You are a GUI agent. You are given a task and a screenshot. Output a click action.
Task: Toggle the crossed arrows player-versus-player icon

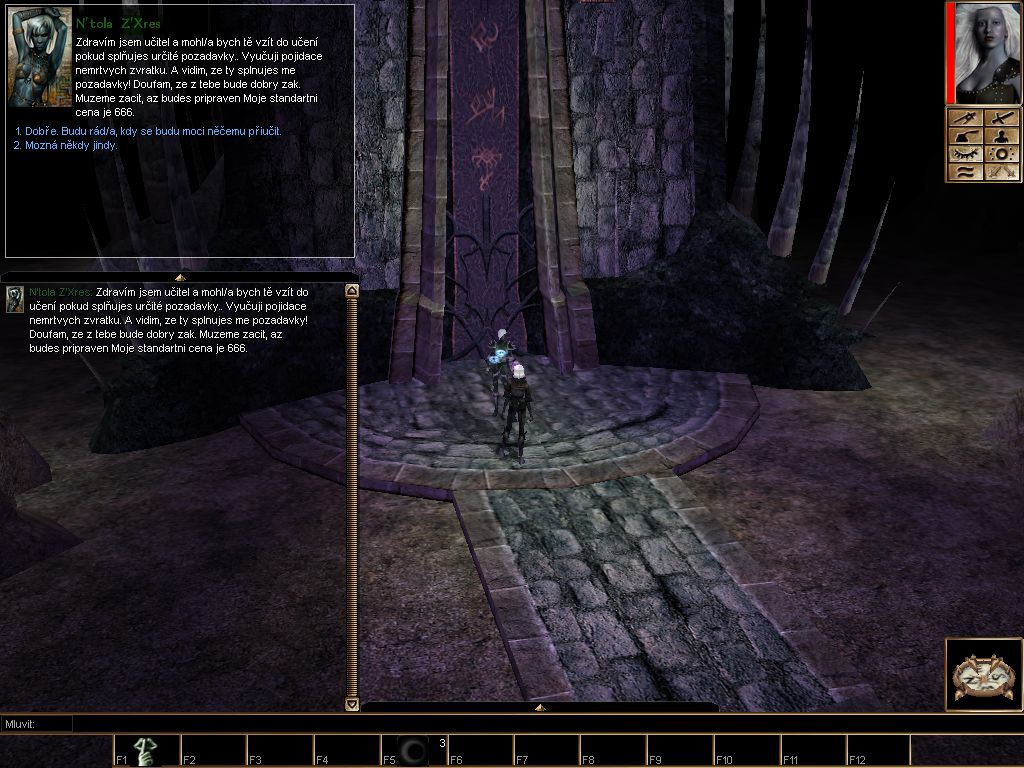click(1000, 172)
